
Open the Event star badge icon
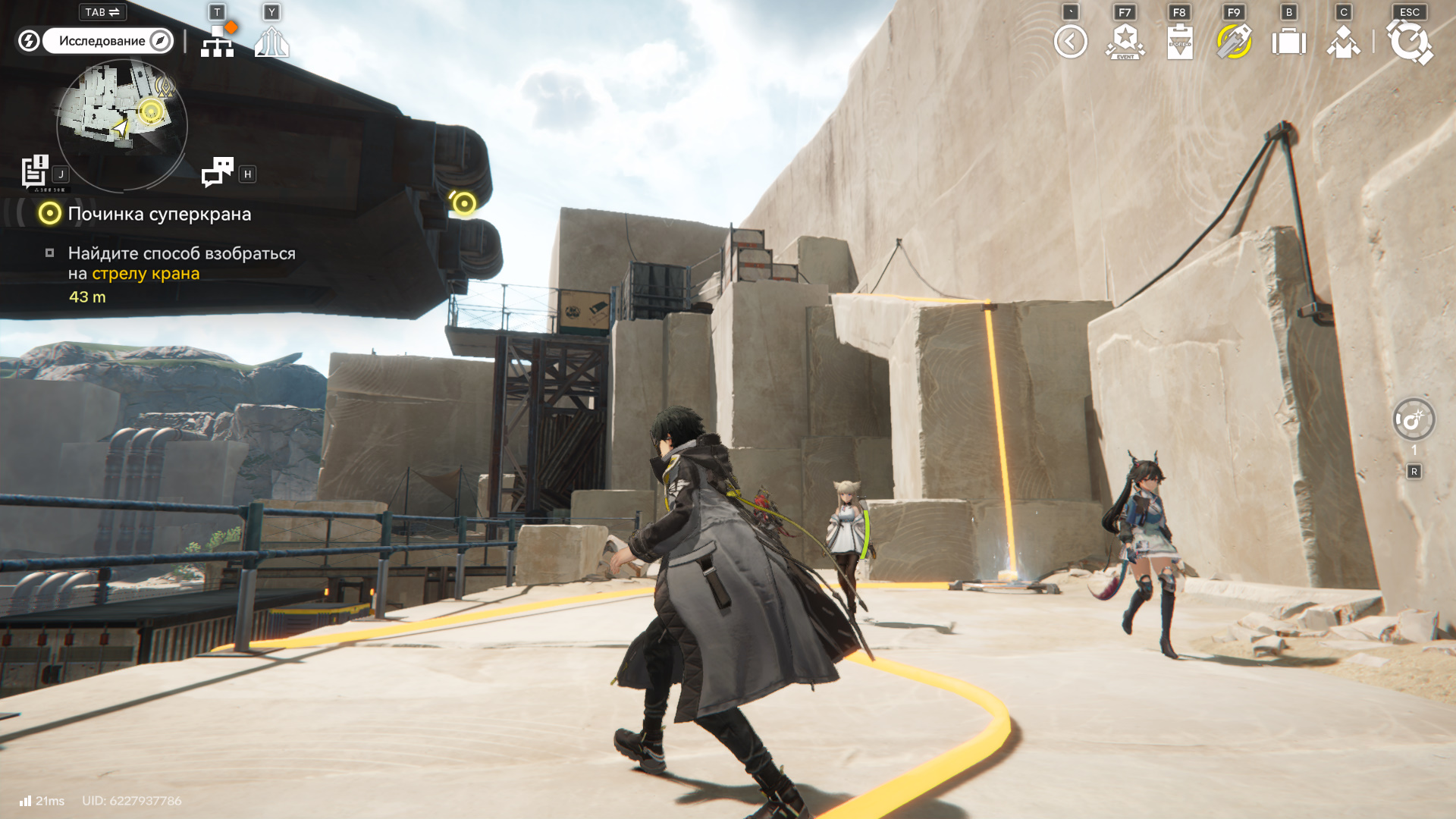(x=1125, y=42)
